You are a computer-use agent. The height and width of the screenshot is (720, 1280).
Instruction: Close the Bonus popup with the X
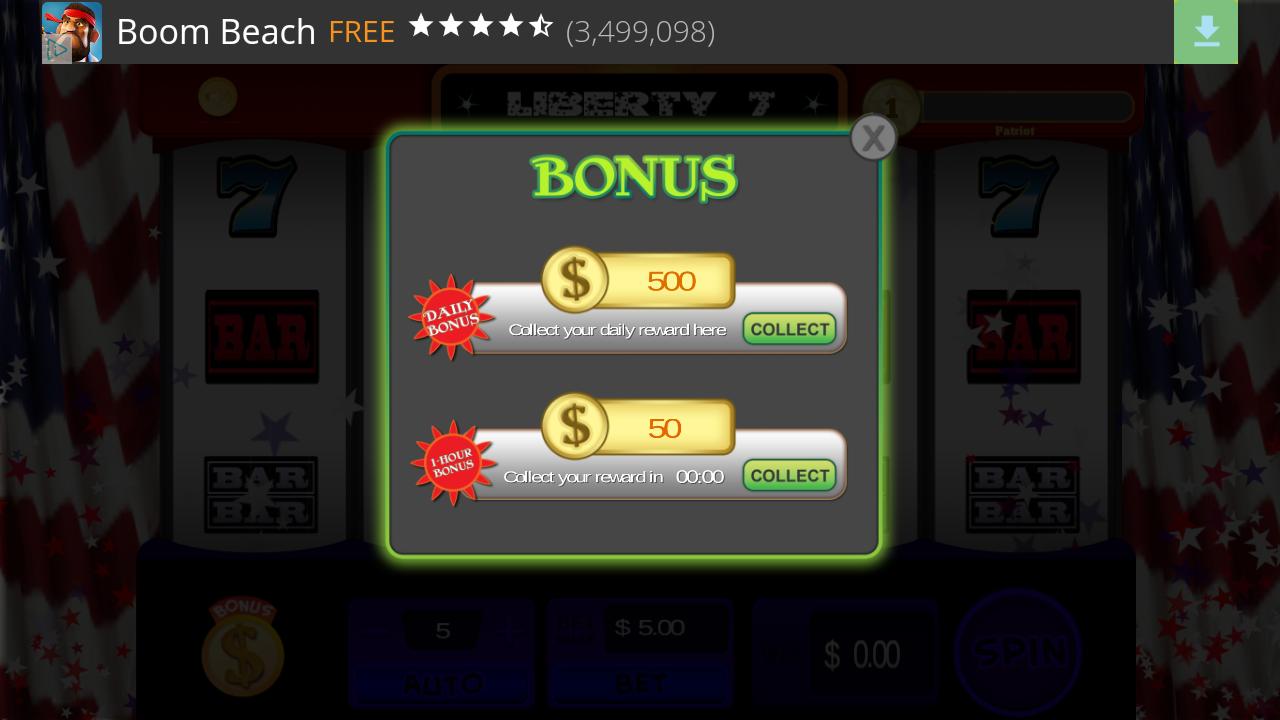tap(872, 137)
